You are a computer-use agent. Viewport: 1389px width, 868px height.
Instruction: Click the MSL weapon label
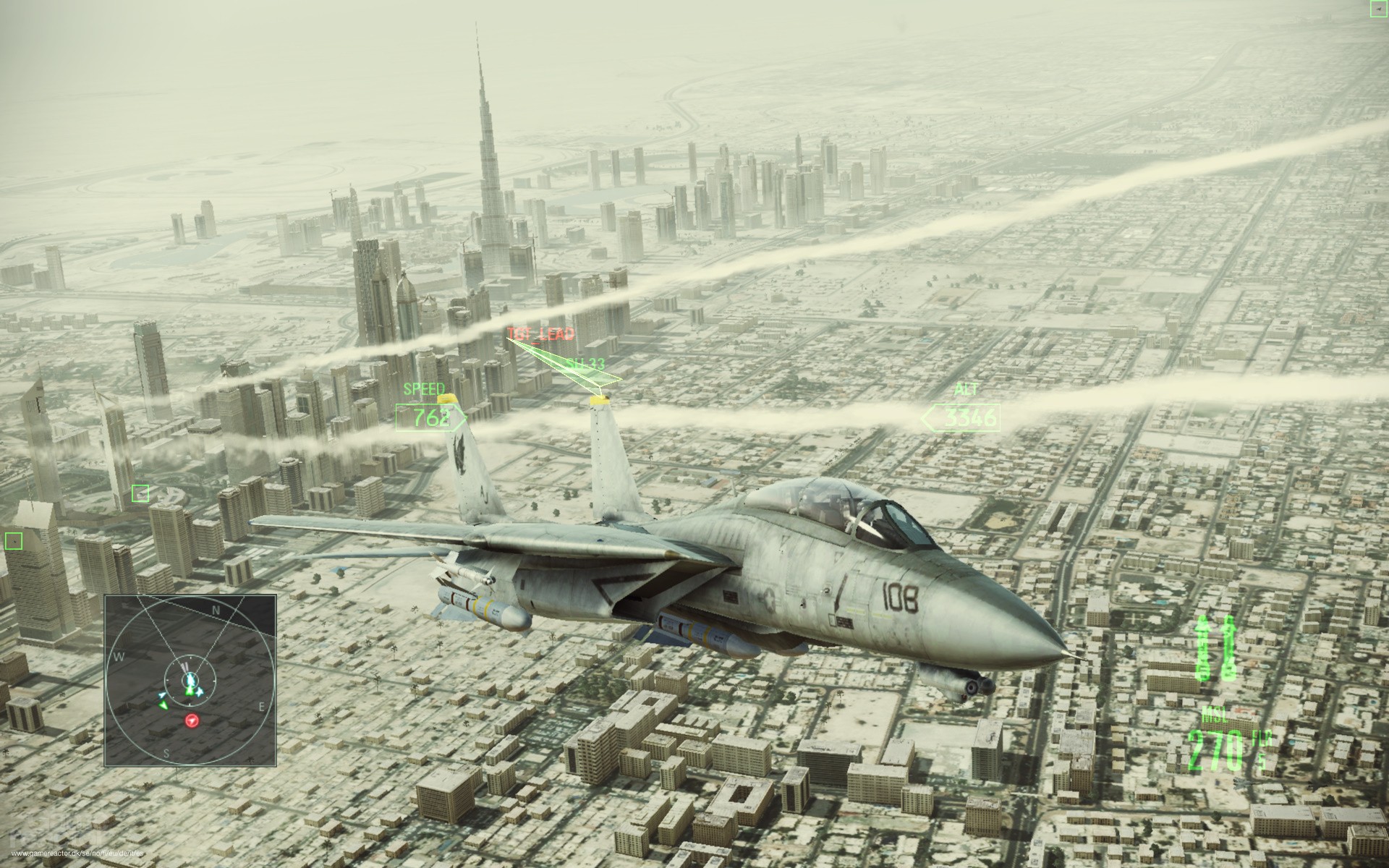(1213, 713)
